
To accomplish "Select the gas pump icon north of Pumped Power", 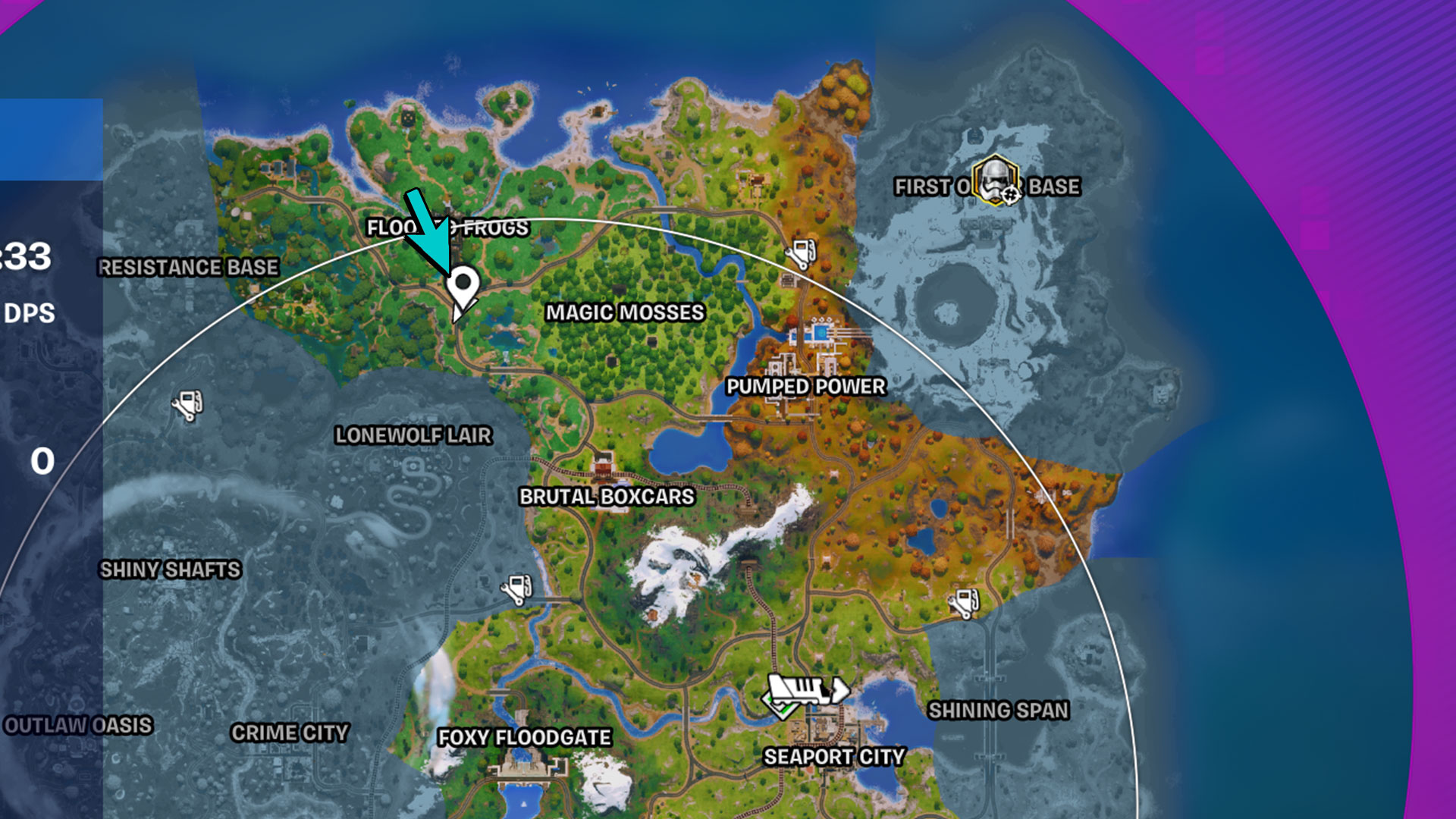I will pos(801,253).
